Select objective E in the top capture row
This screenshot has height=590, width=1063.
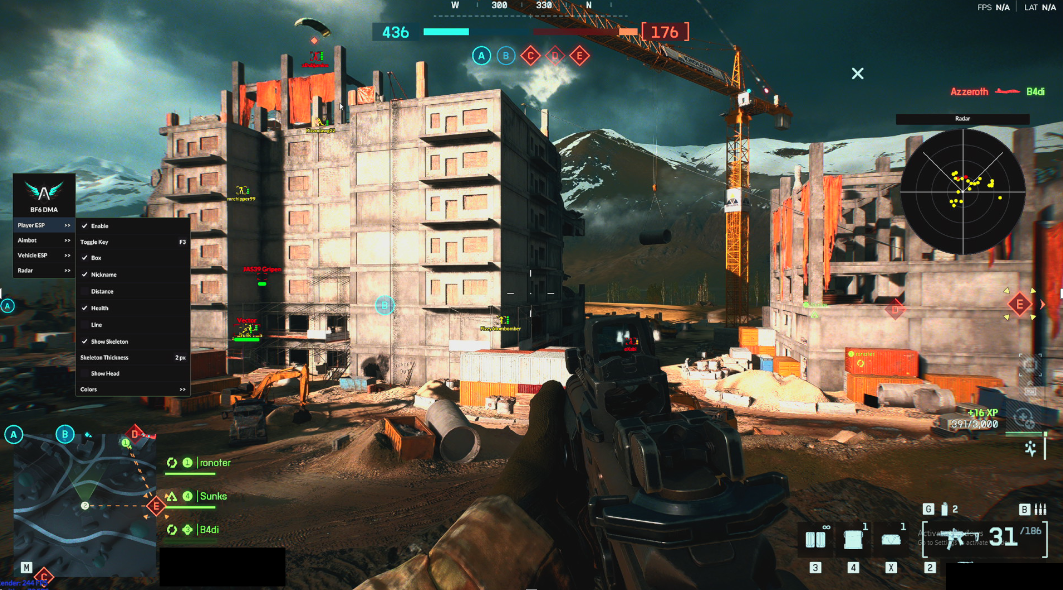(578, 56)
